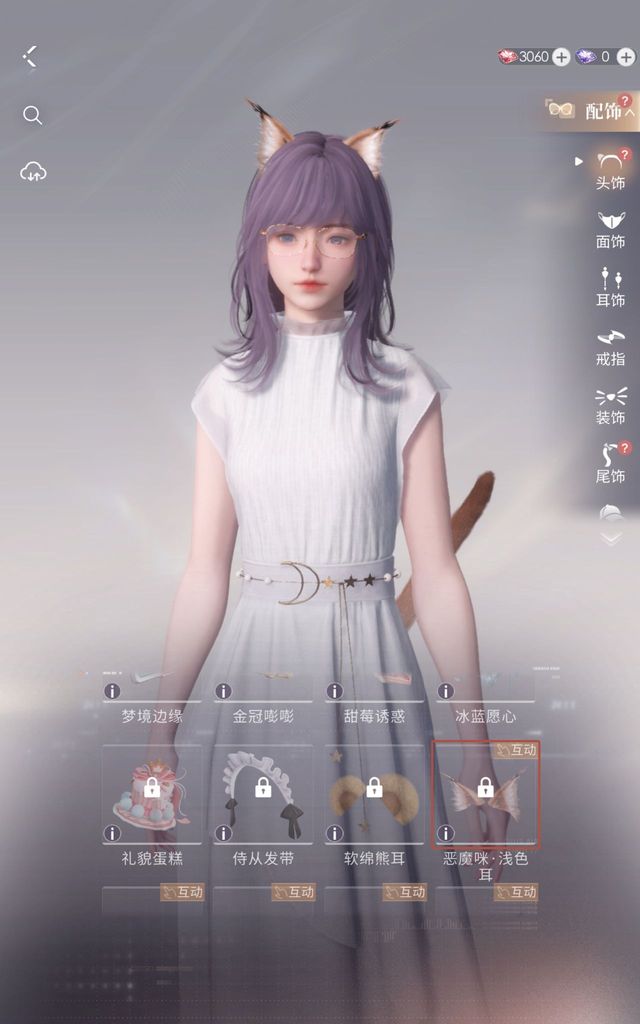Screen dimensions: 640x1024
Task: Select the 恶魔咪·浅色耳 cat ears
Action: coord(485,795)
